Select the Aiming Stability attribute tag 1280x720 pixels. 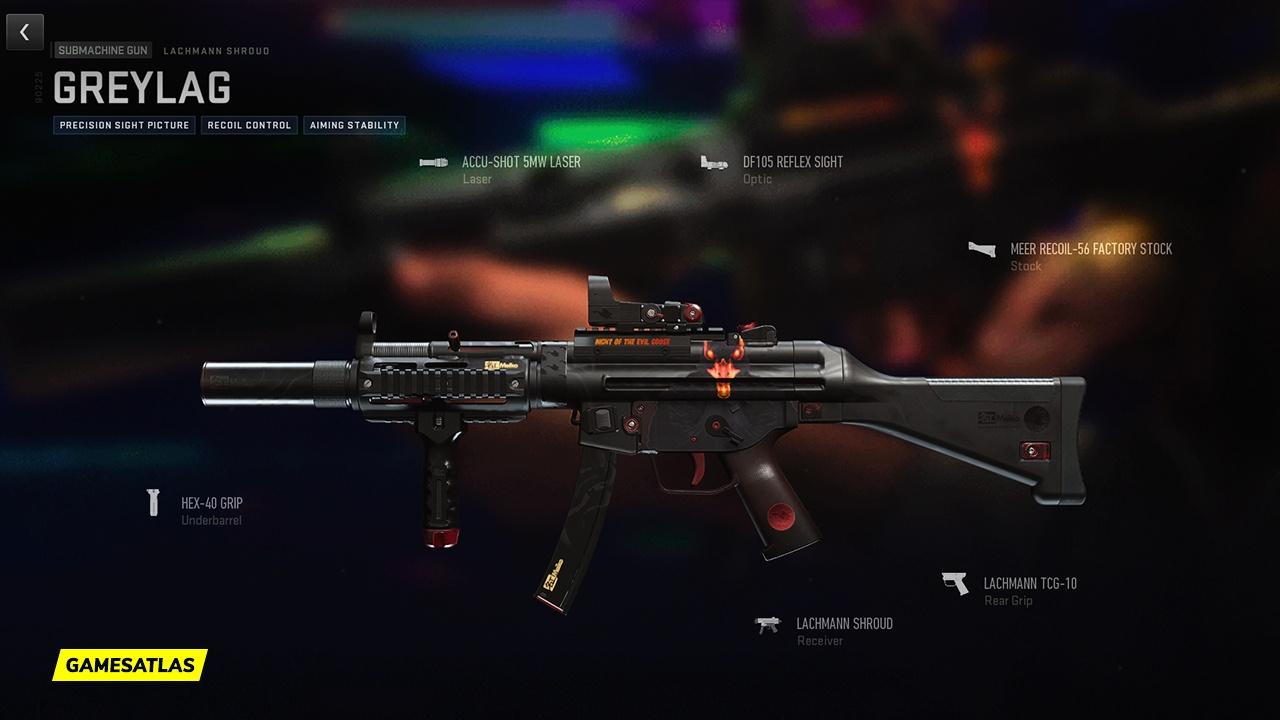click(355, 125)
